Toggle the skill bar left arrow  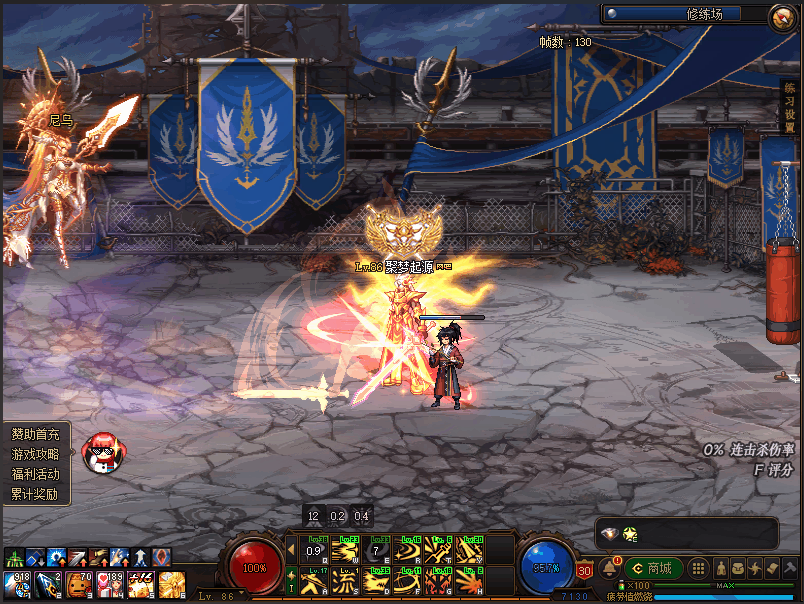[291, 549]
